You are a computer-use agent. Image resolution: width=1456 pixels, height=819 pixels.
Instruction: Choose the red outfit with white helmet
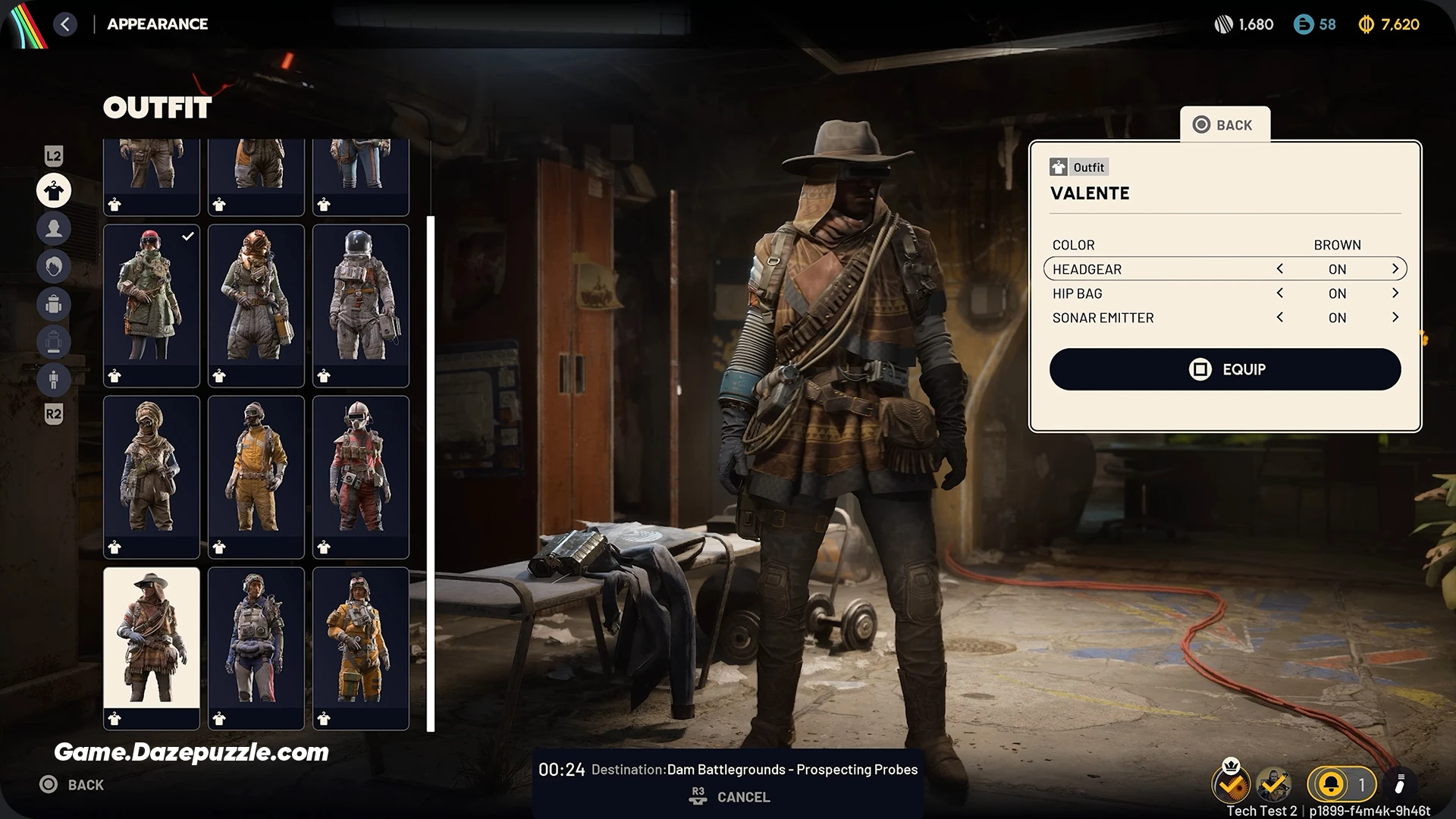361,469
